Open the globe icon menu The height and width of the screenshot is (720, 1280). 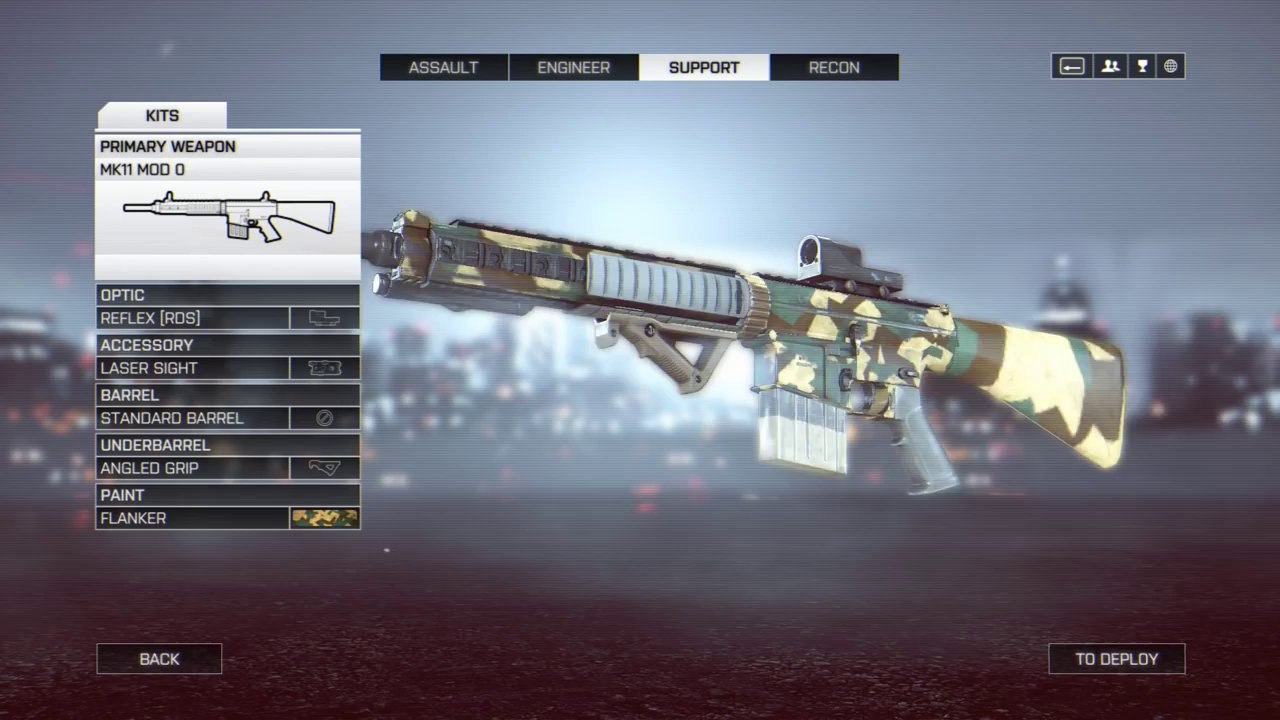coord(1170,67)
